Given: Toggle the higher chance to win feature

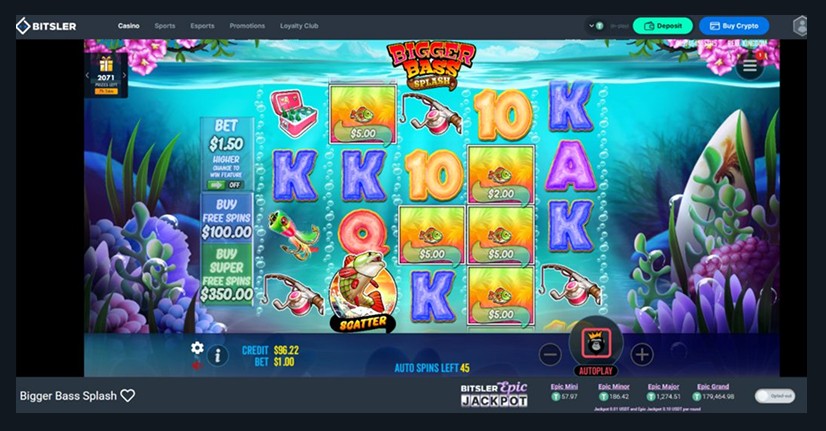Looking at the screenshot, I should [226, 184].
